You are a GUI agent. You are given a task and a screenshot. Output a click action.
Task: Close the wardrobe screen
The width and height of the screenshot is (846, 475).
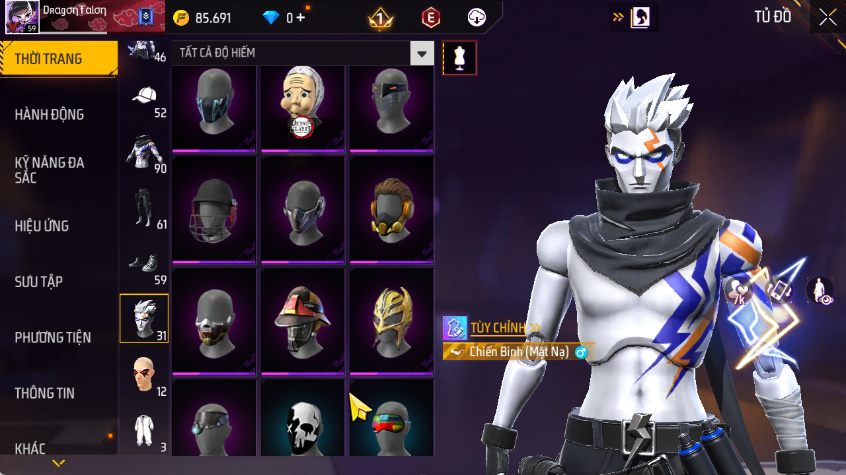point(827,17)
